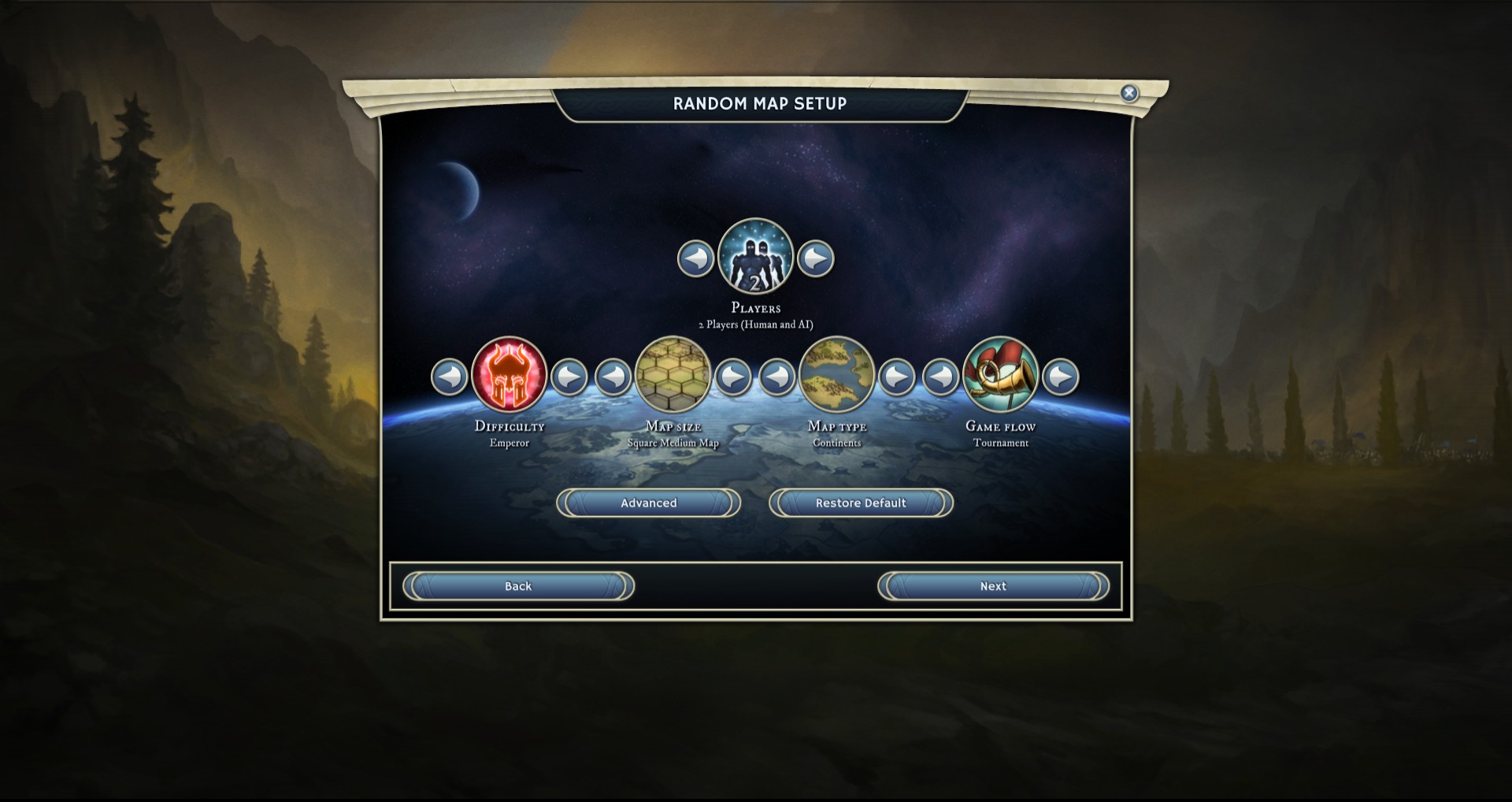Click the Players figures icon
1512x802 pixels.
756,257
